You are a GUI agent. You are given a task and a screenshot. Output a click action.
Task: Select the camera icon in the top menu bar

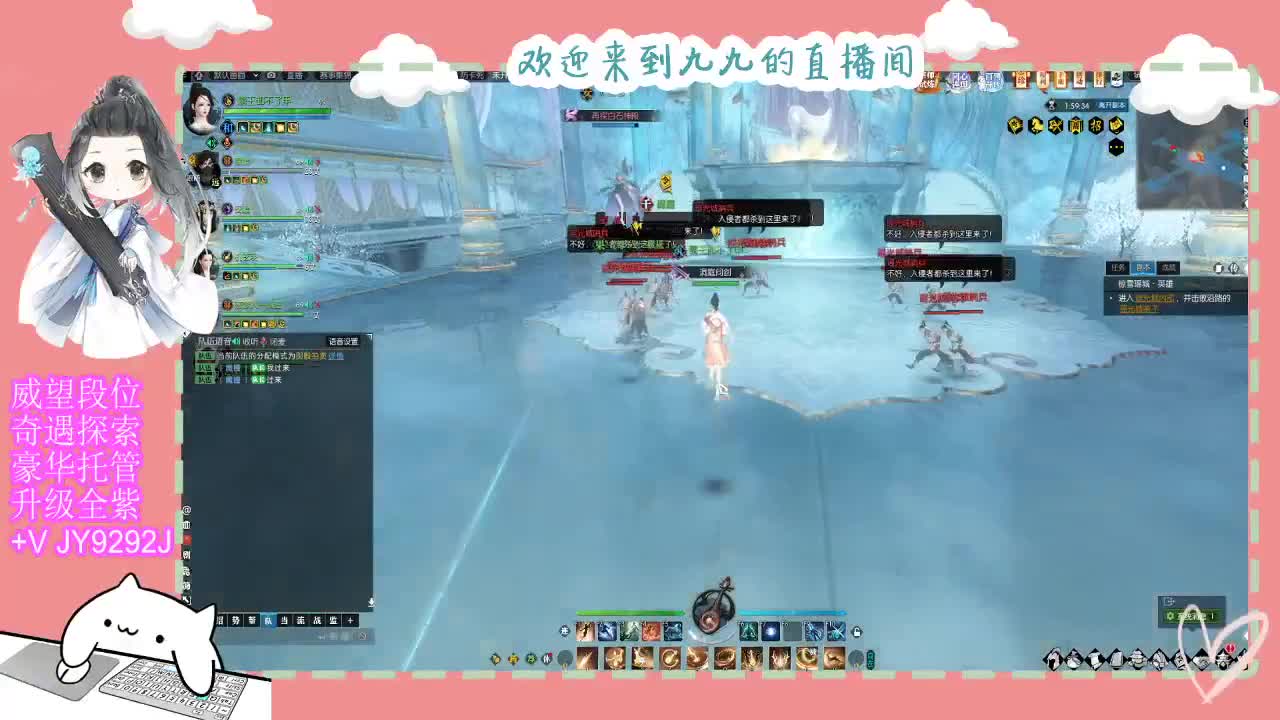[271, 77]
